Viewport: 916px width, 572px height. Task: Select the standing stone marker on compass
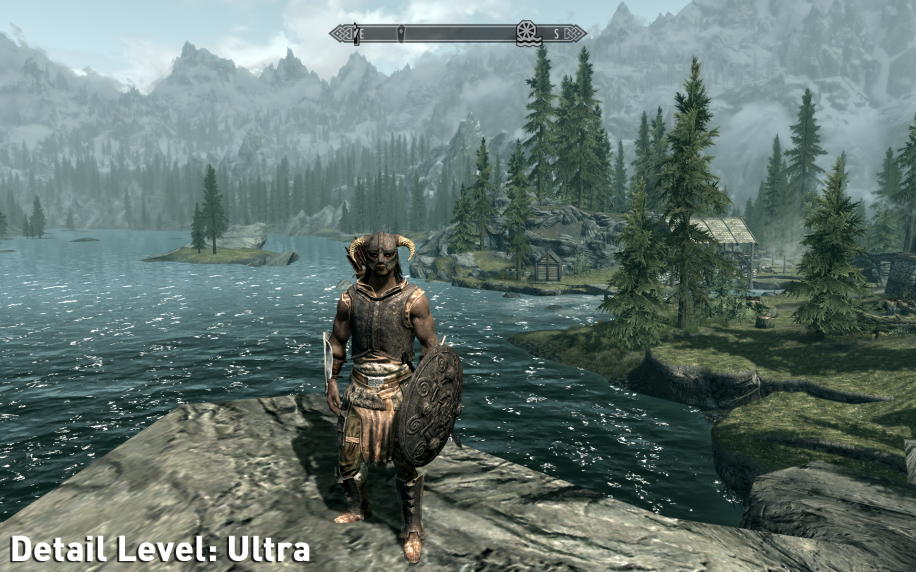click(401, 33)
